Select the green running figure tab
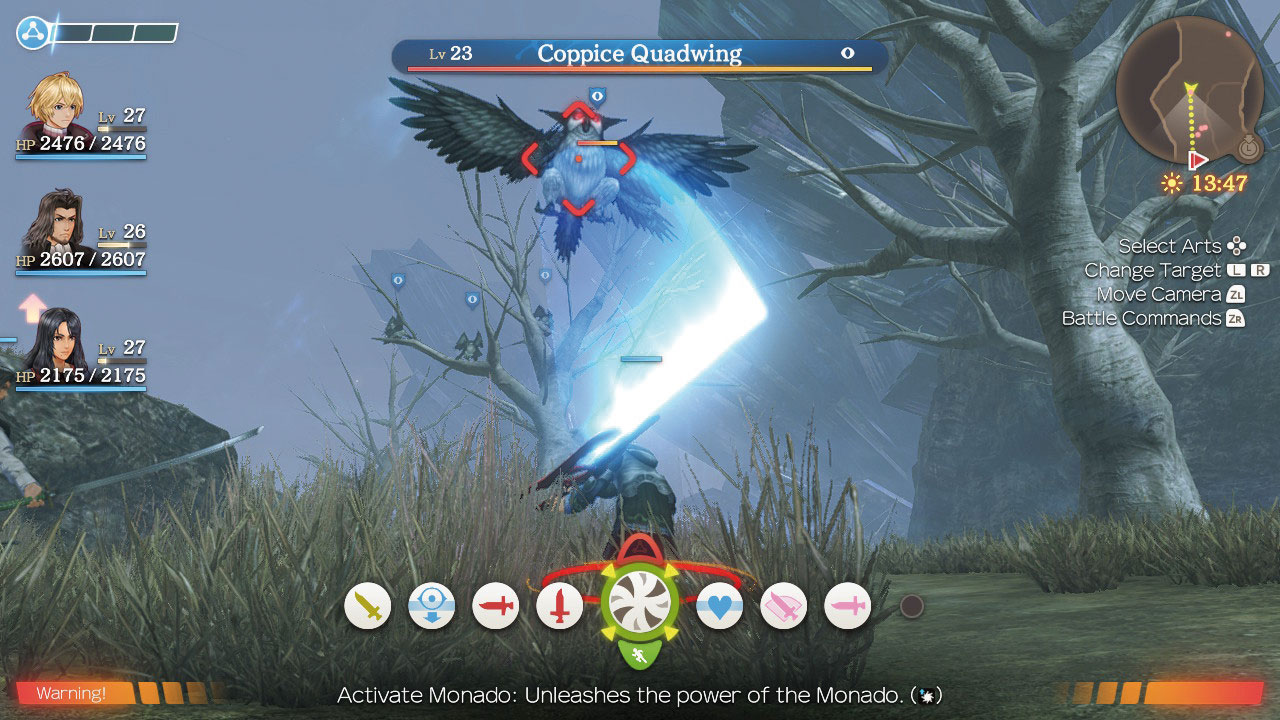1280x720 pixels. (x=639, y=657)
